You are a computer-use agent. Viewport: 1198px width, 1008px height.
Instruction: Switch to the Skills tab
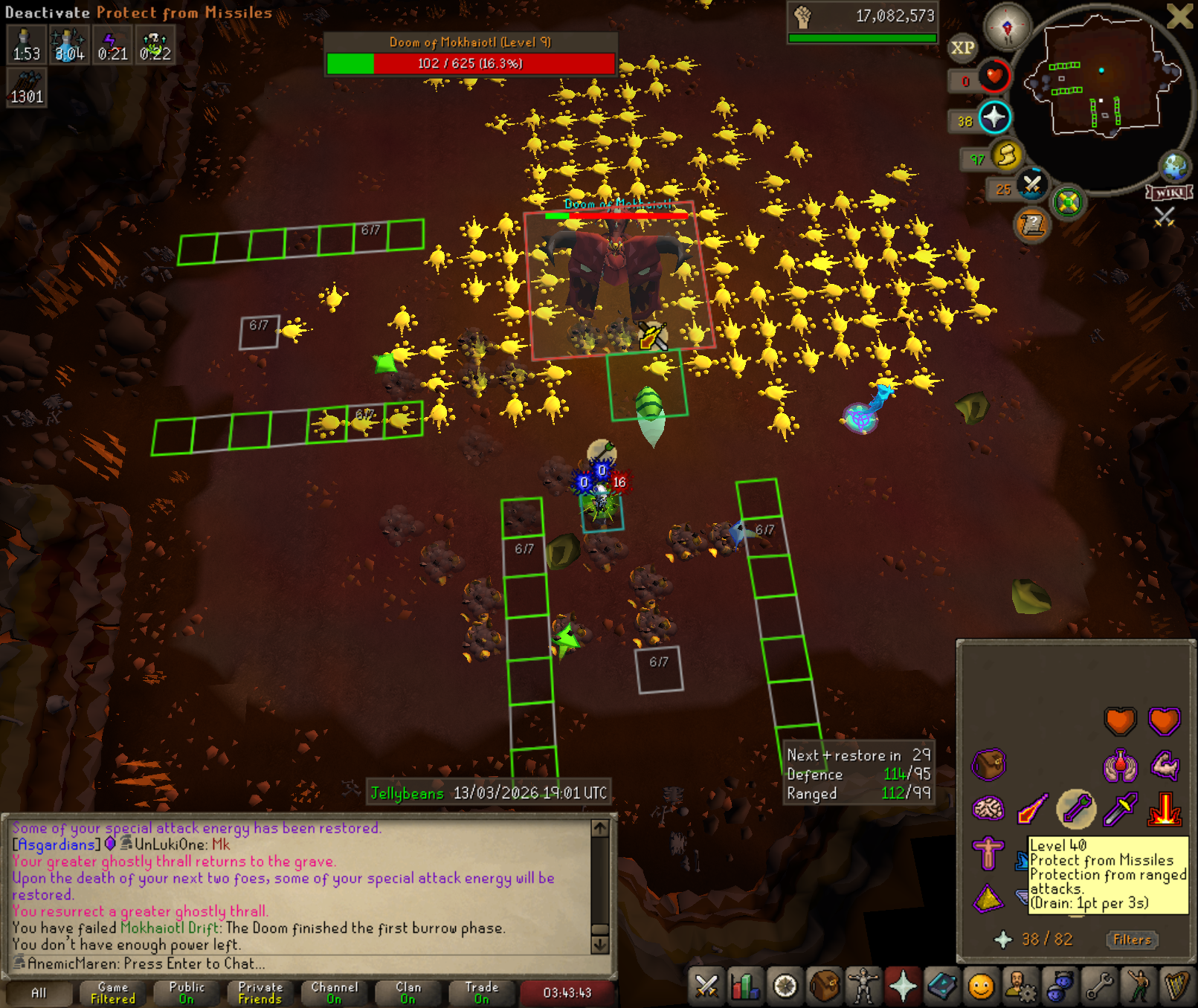click(745, 986)
